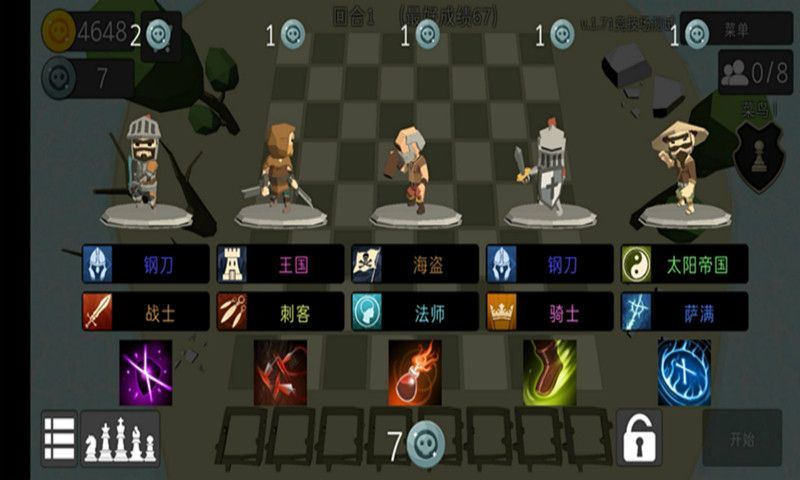Viewport: 800px width, 480px height.
Task: Select the shield-bearing knight unit
Action: click(547, 170)
